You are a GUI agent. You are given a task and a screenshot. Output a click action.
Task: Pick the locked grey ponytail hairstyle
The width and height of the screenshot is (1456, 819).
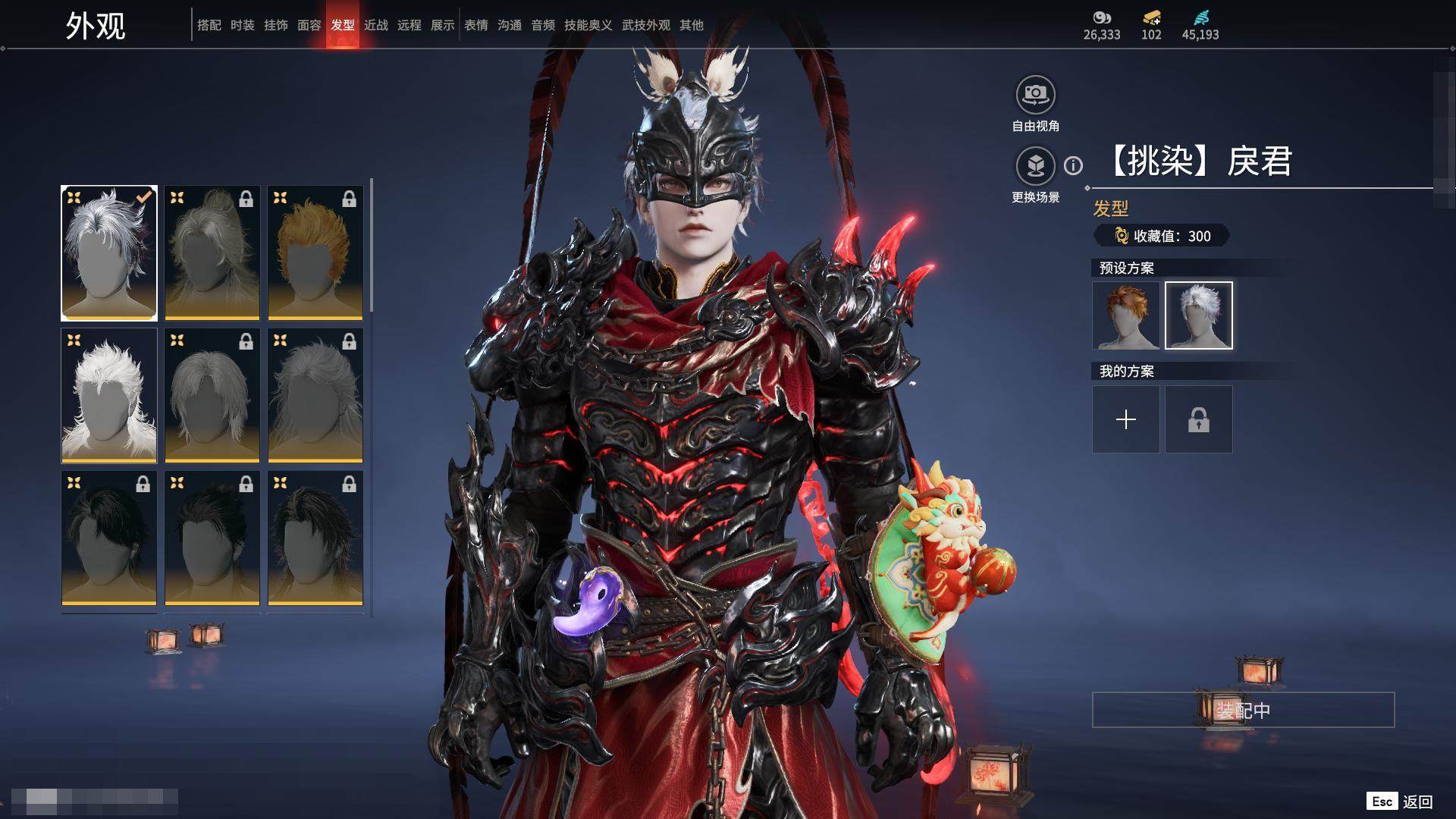click(212, 253)
